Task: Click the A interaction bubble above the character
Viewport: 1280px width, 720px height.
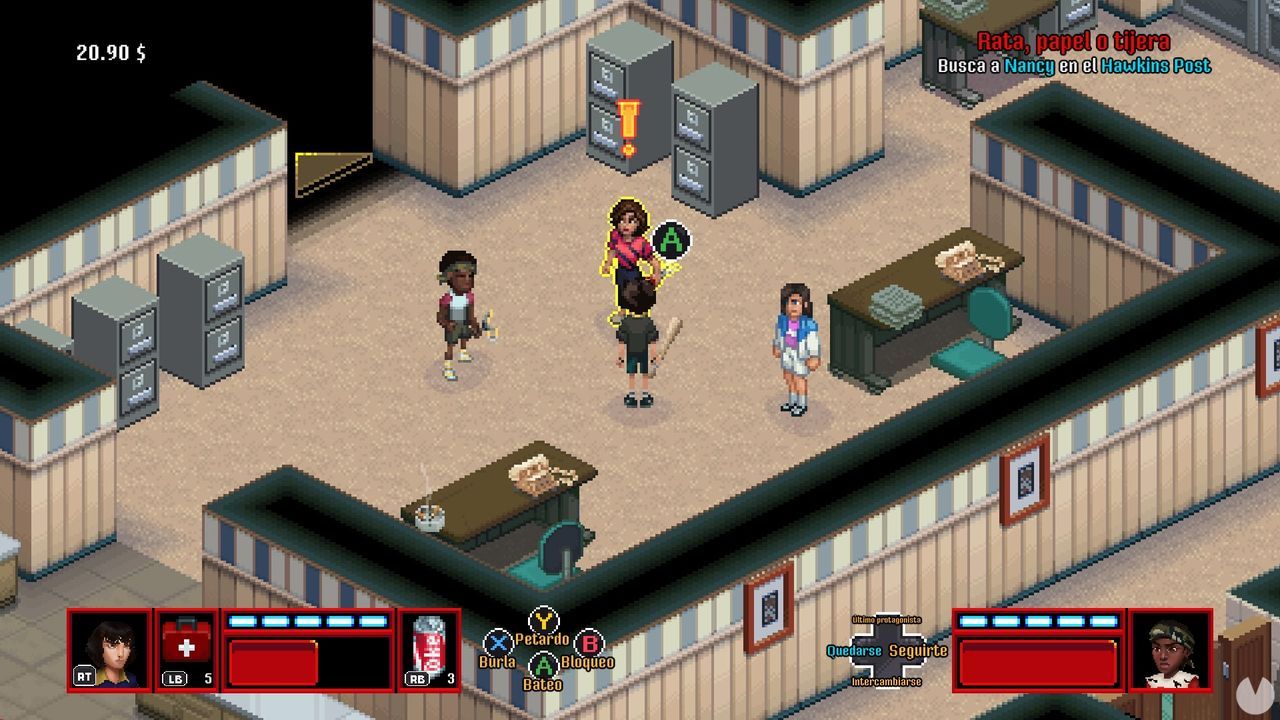Action: coord(672,240)
